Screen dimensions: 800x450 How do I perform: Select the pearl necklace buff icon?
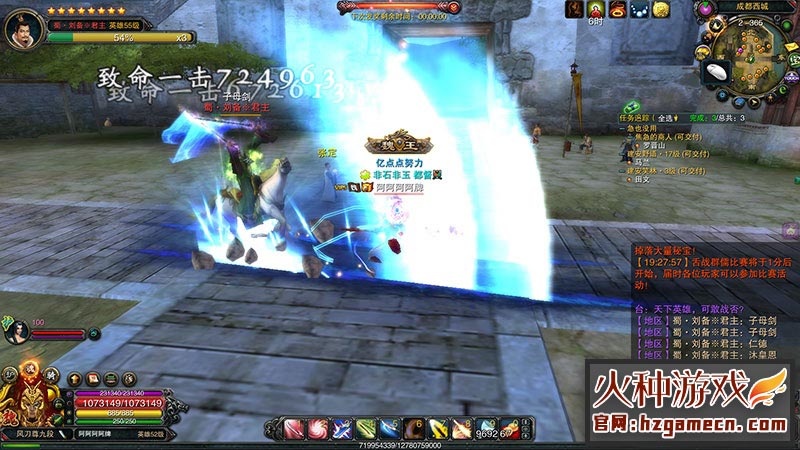tap(639, 9)
